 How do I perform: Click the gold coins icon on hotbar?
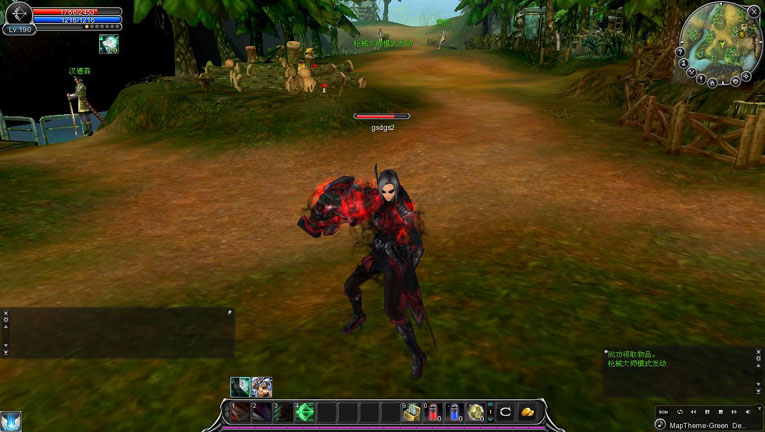pos(527,412)
